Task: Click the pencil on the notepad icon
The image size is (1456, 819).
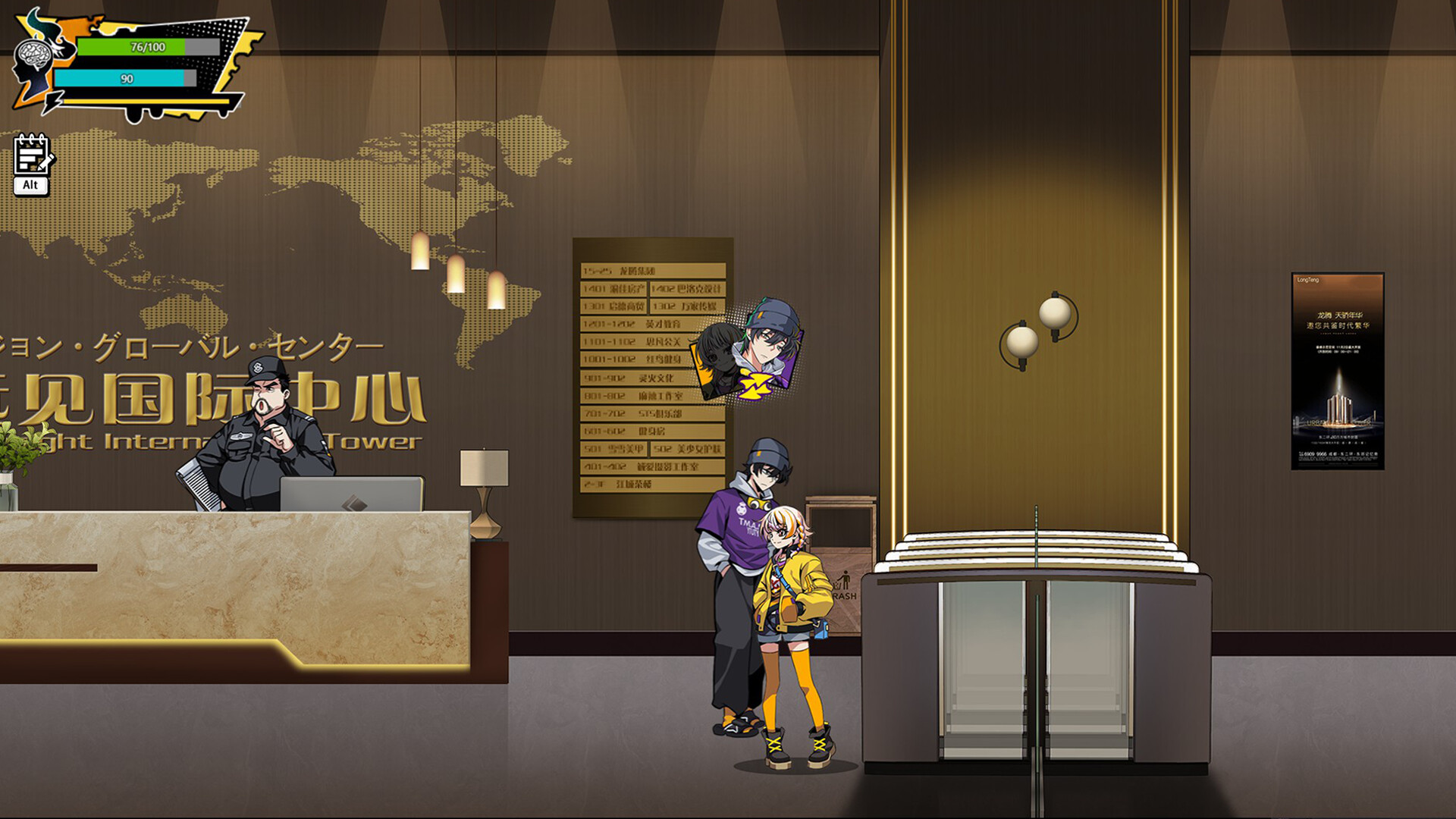Action: click(x=44, y=162)
